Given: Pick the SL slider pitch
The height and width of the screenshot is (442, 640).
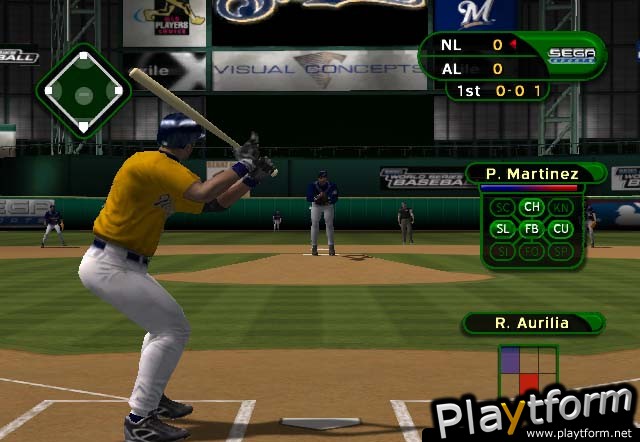Looking at the screenshot, I should tap(503, 229).
